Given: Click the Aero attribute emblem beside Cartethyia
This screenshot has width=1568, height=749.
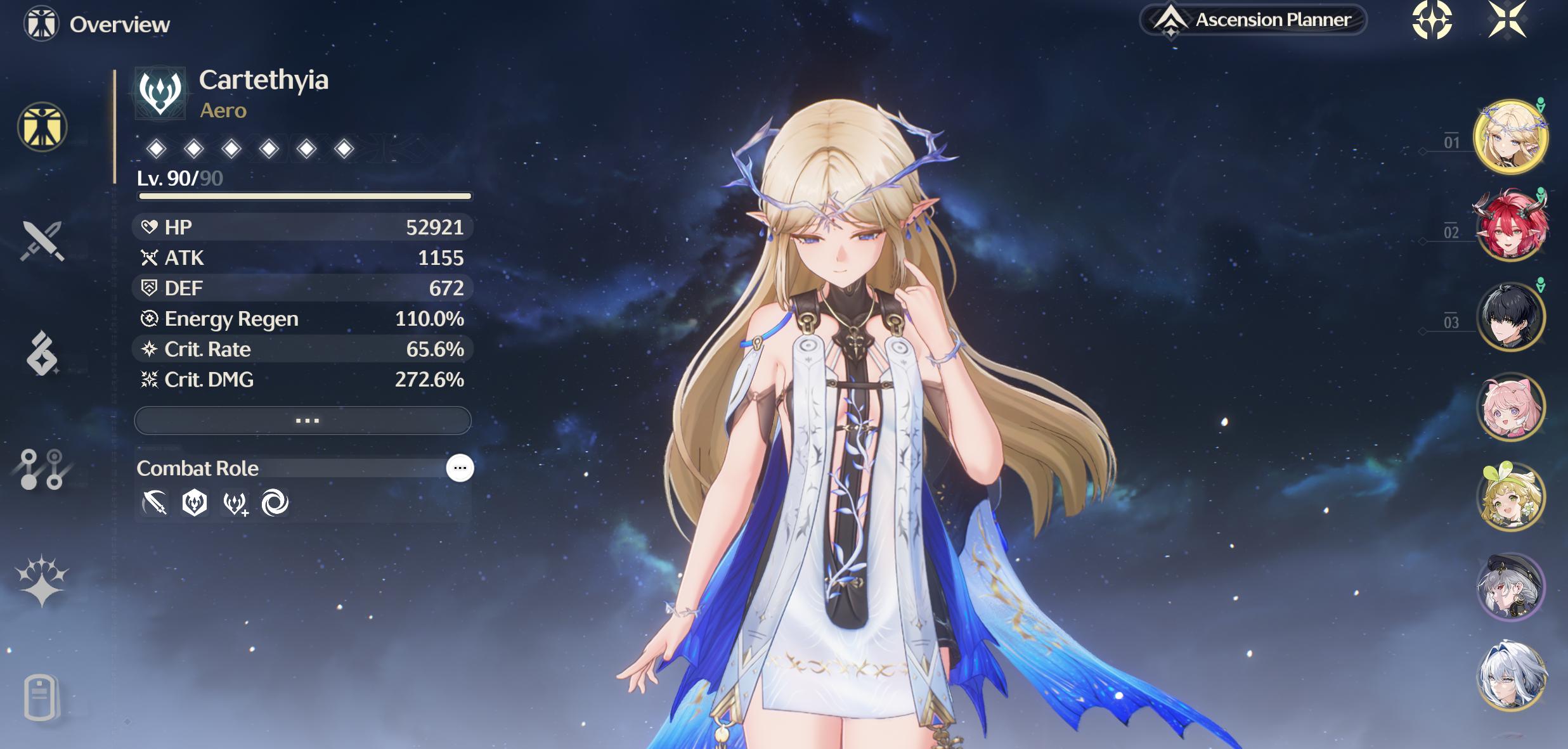Looking at the screenshot, I should 160,93.
